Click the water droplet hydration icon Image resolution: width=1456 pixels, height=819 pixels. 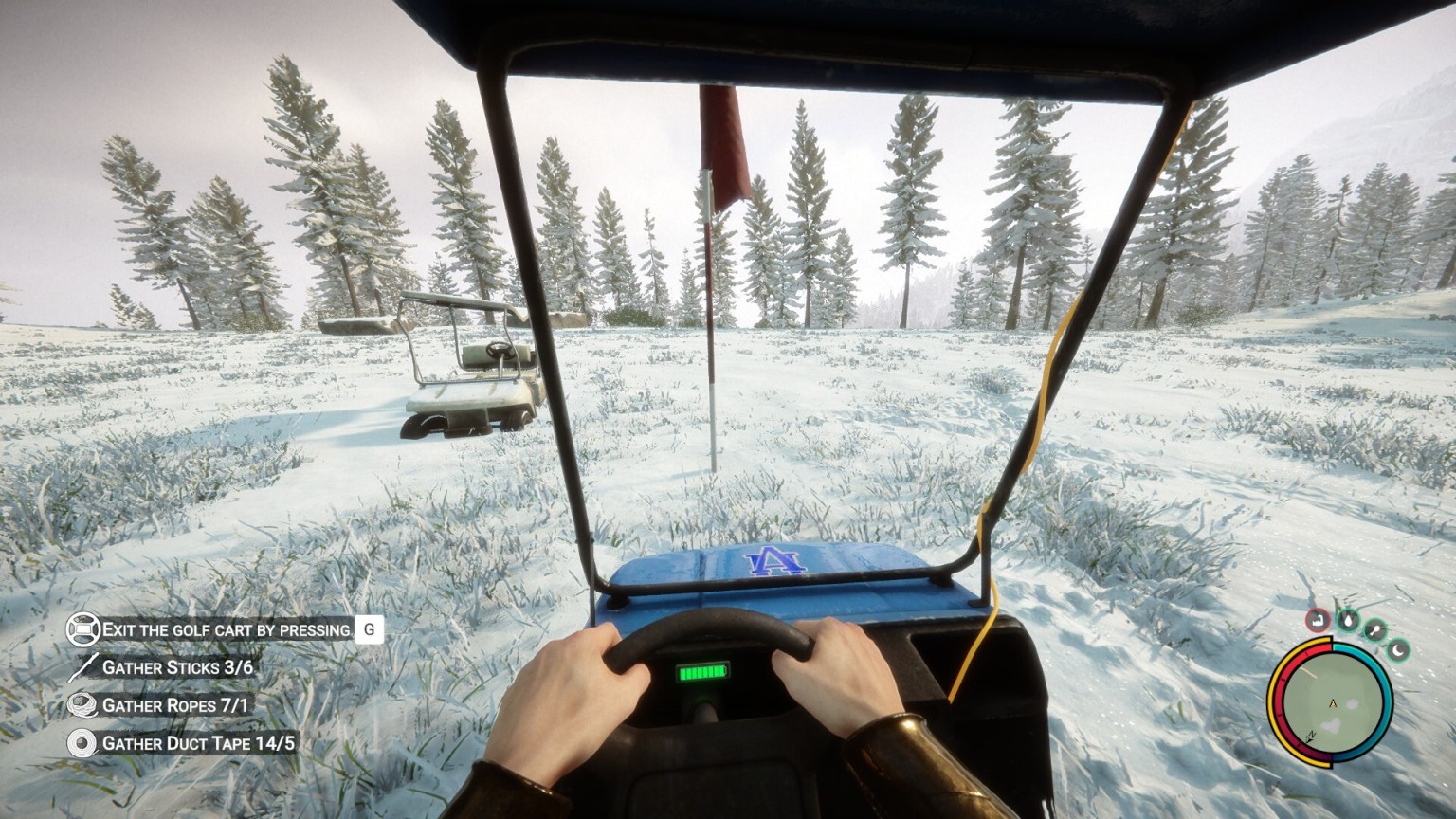pos(1349,621)
